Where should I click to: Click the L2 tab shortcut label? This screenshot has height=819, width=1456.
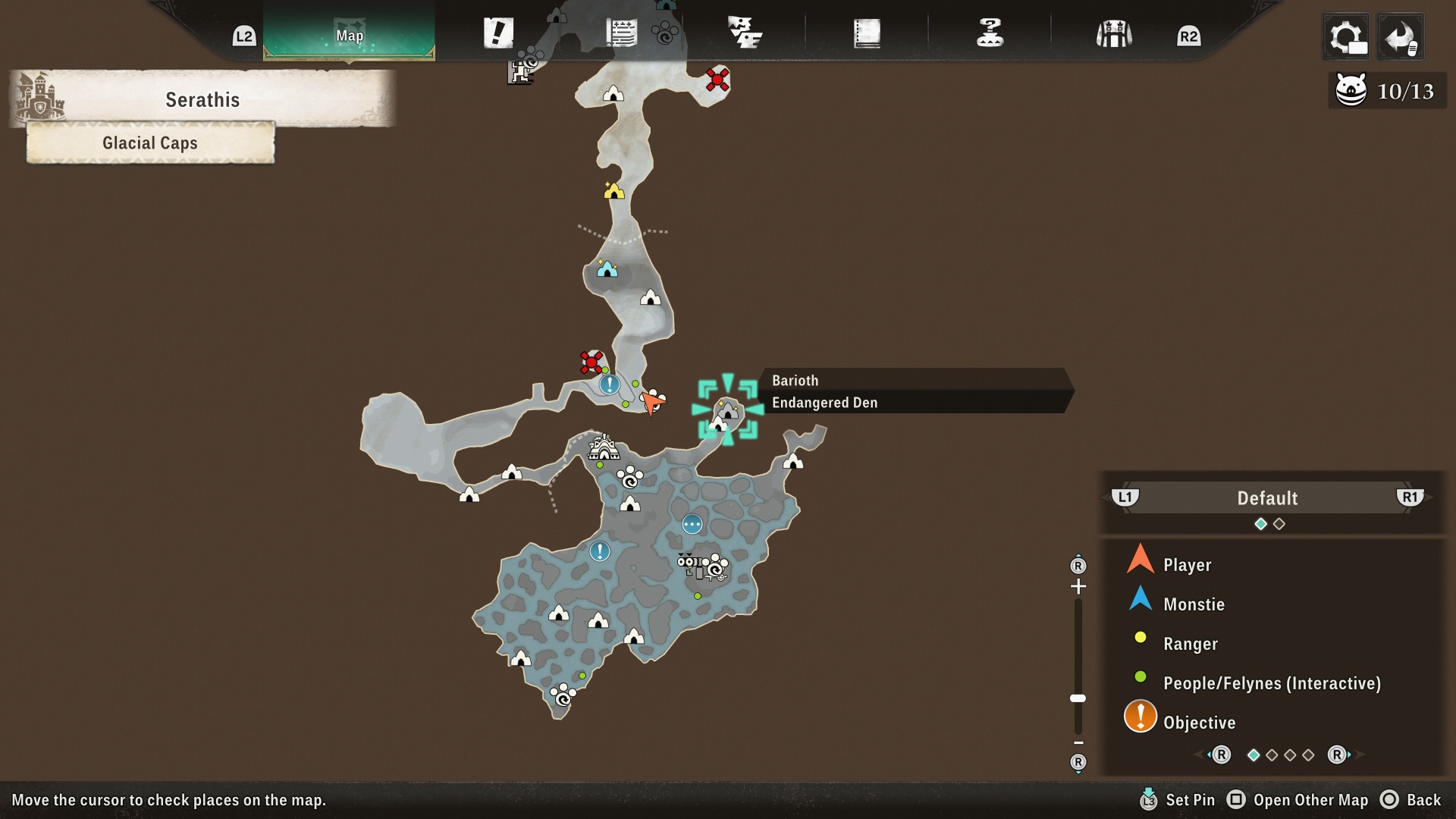tap(243, 34)
